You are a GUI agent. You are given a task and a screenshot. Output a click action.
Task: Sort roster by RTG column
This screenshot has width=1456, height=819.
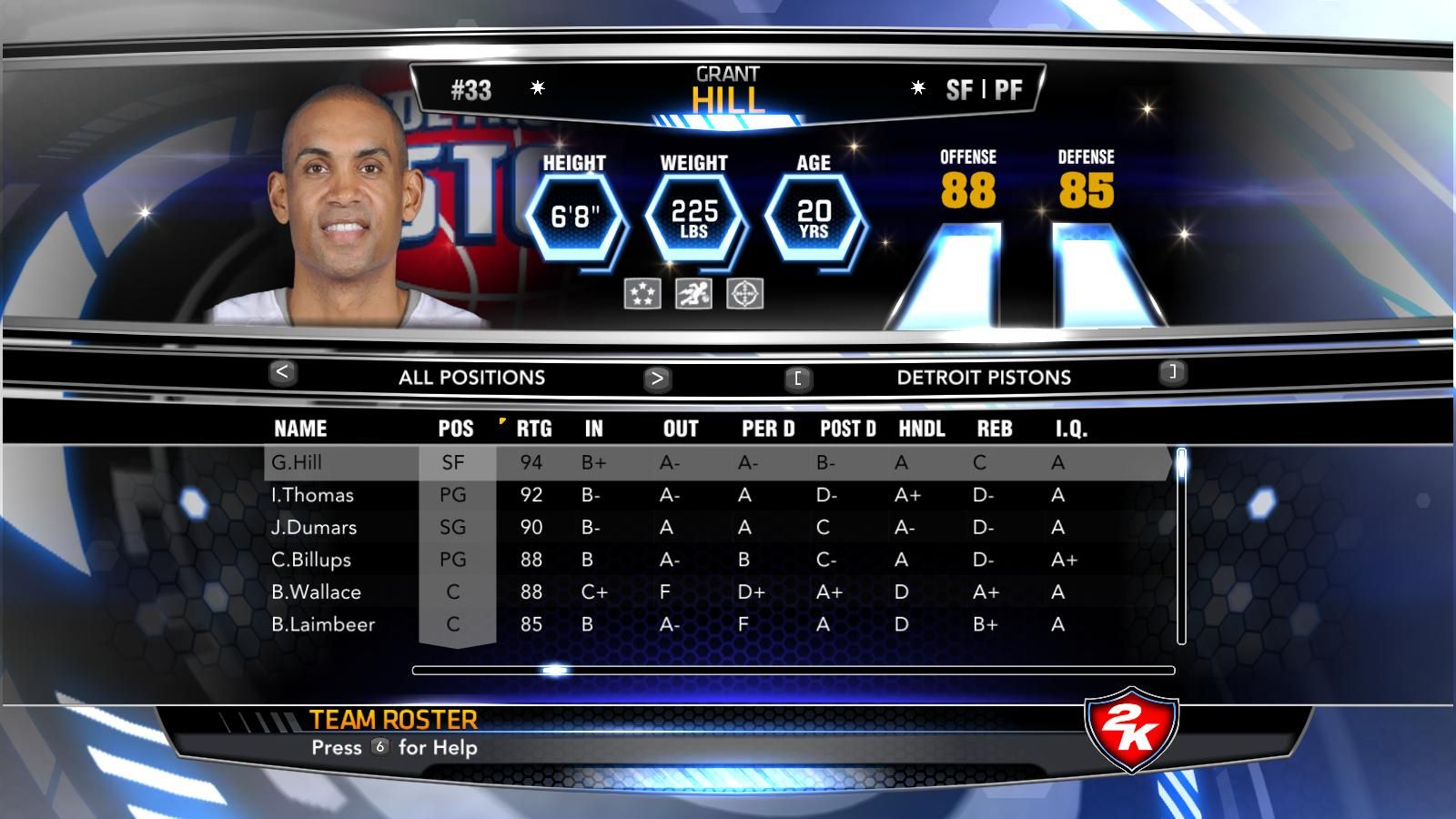(534, 429)
